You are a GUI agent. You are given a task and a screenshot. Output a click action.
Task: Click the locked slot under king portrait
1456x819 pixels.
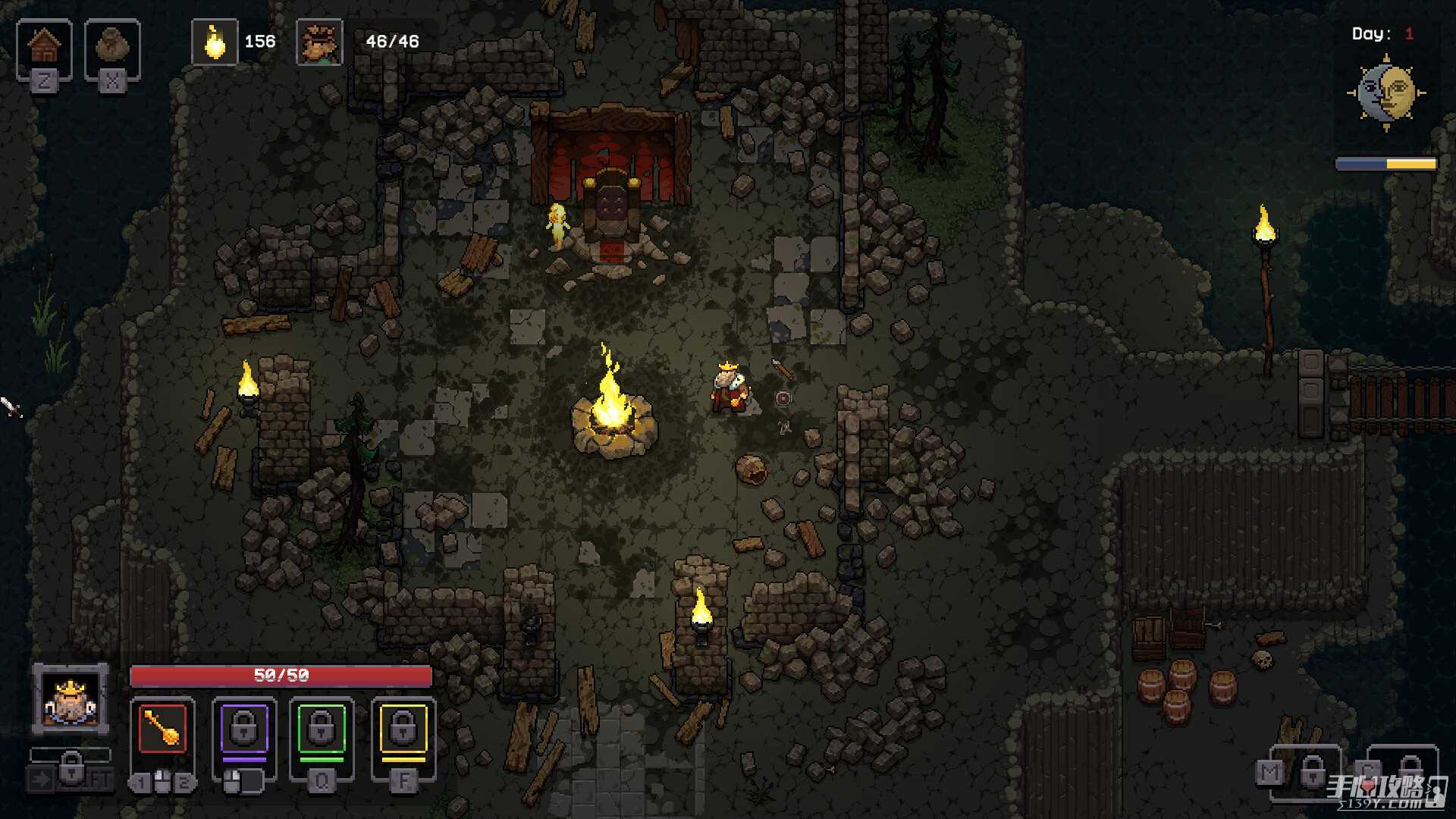71,770
